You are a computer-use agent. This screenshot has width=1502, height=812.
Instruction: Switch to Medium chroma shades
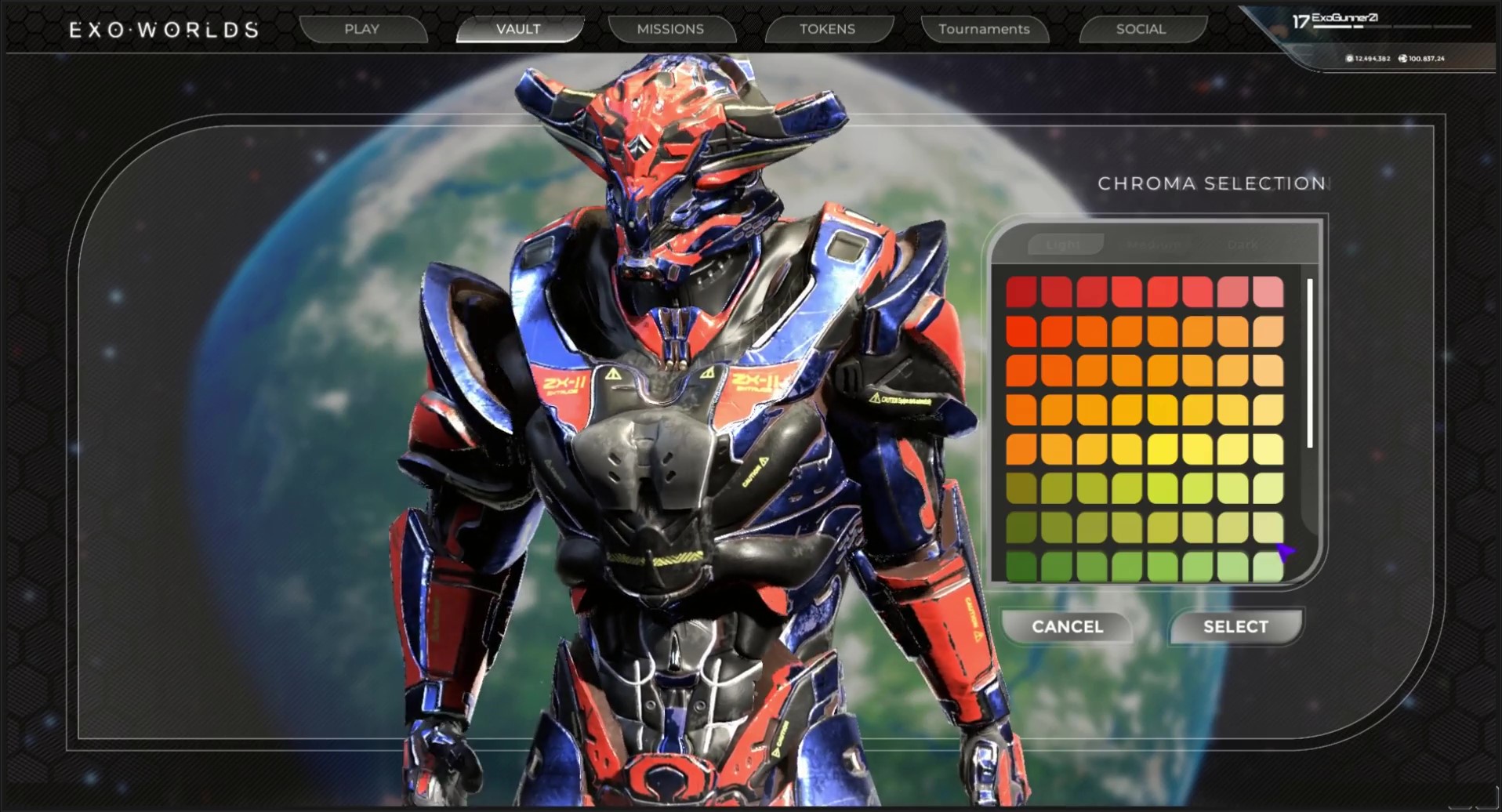coord(1153,245)
